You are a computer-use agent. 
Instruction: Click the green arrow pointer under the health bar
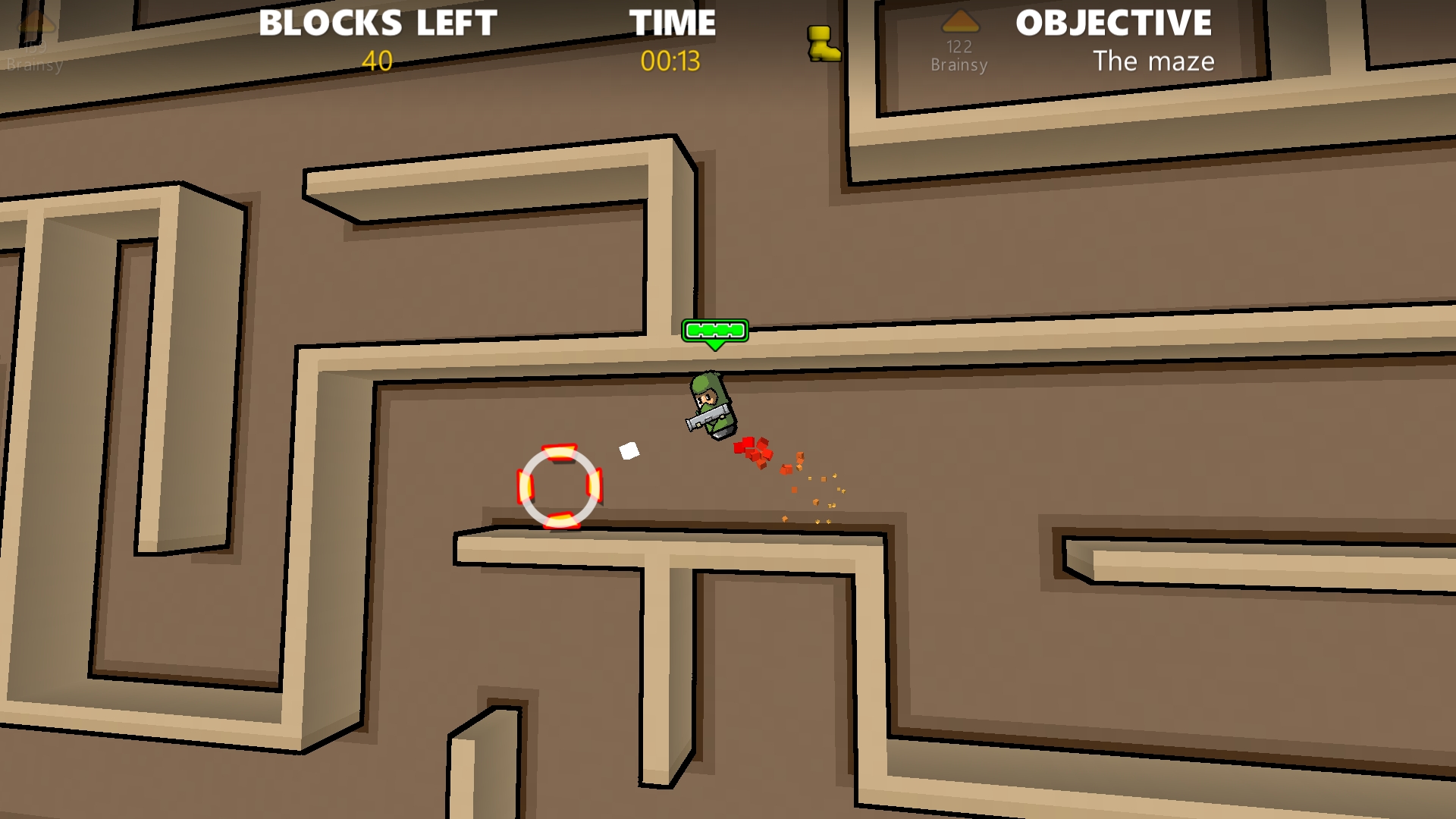pos(715,346)
